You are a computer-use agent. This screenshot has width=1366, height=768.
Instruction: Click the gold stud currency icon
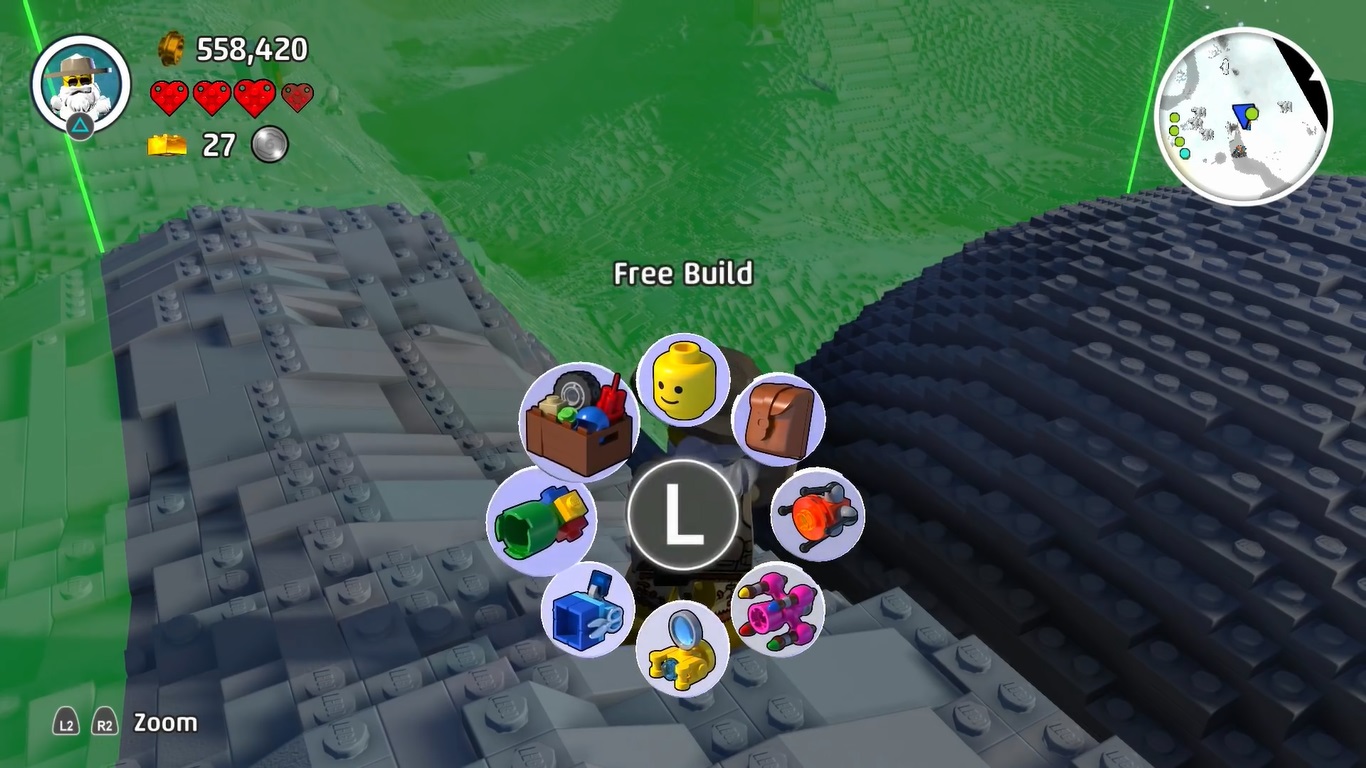pyautogui.click(x=170, y=46)
